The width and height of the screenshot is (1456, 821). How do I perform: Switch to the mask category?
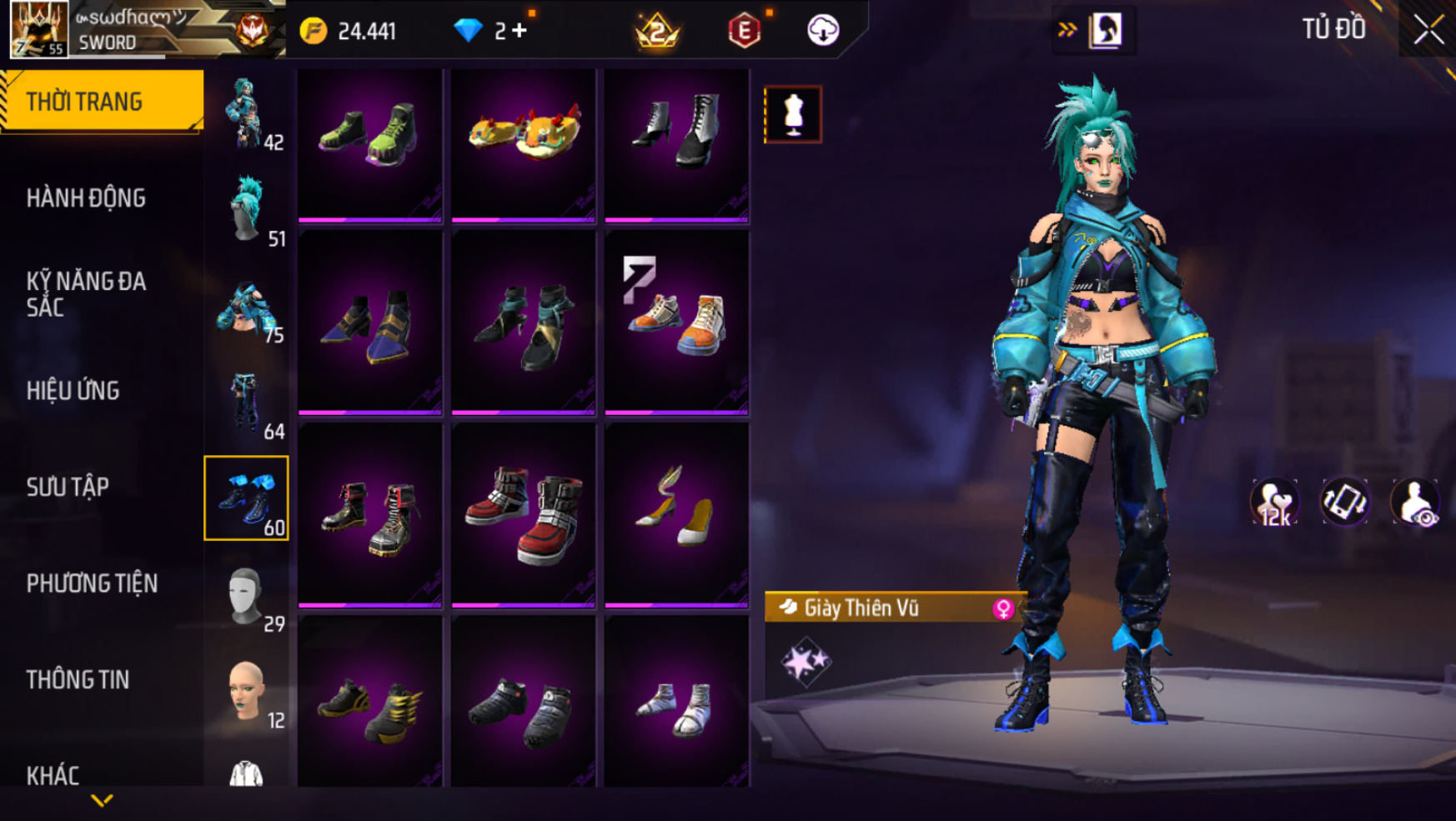(246, 595)
